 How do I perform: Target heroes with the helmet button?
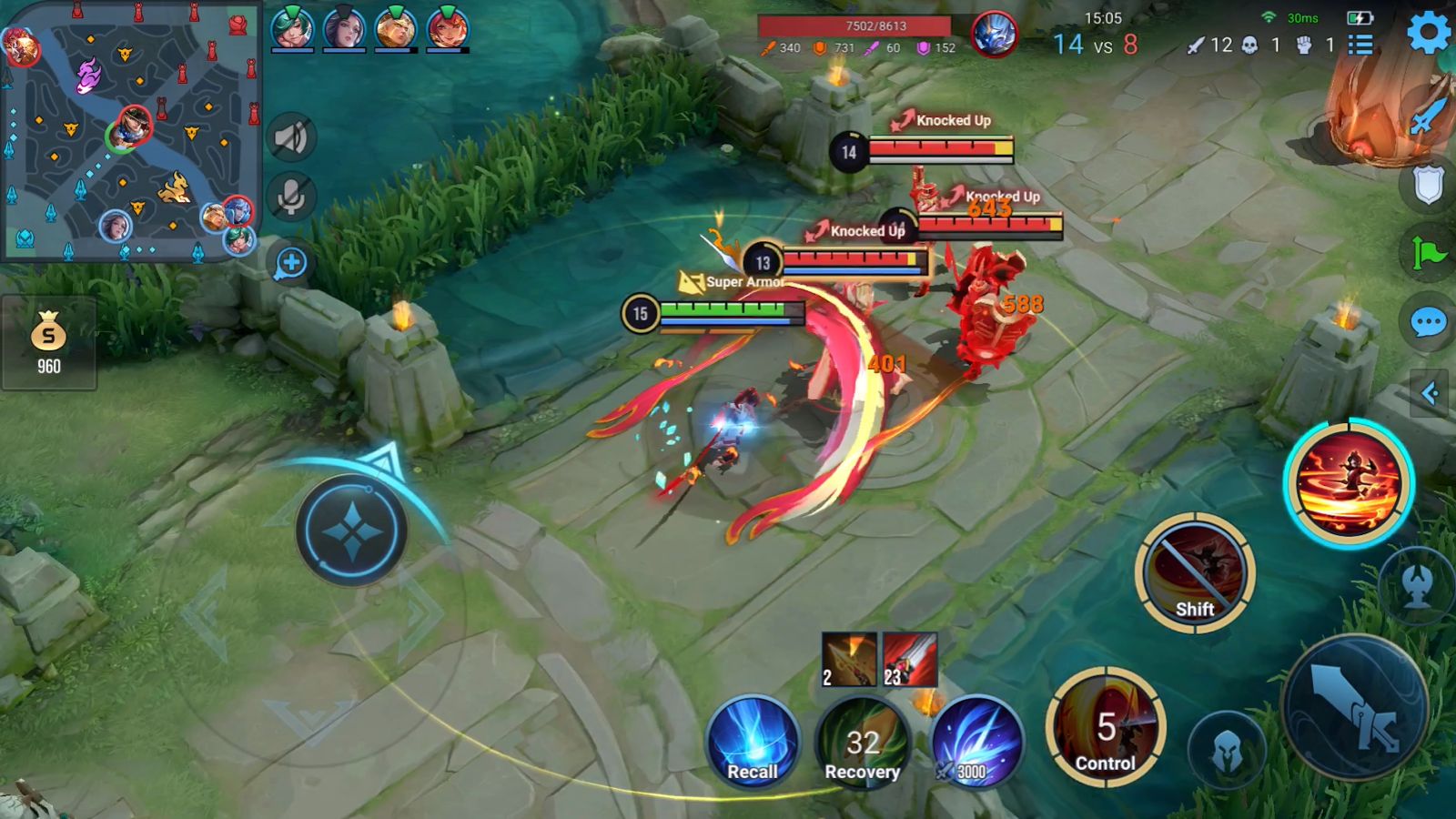click(1227, 751)
